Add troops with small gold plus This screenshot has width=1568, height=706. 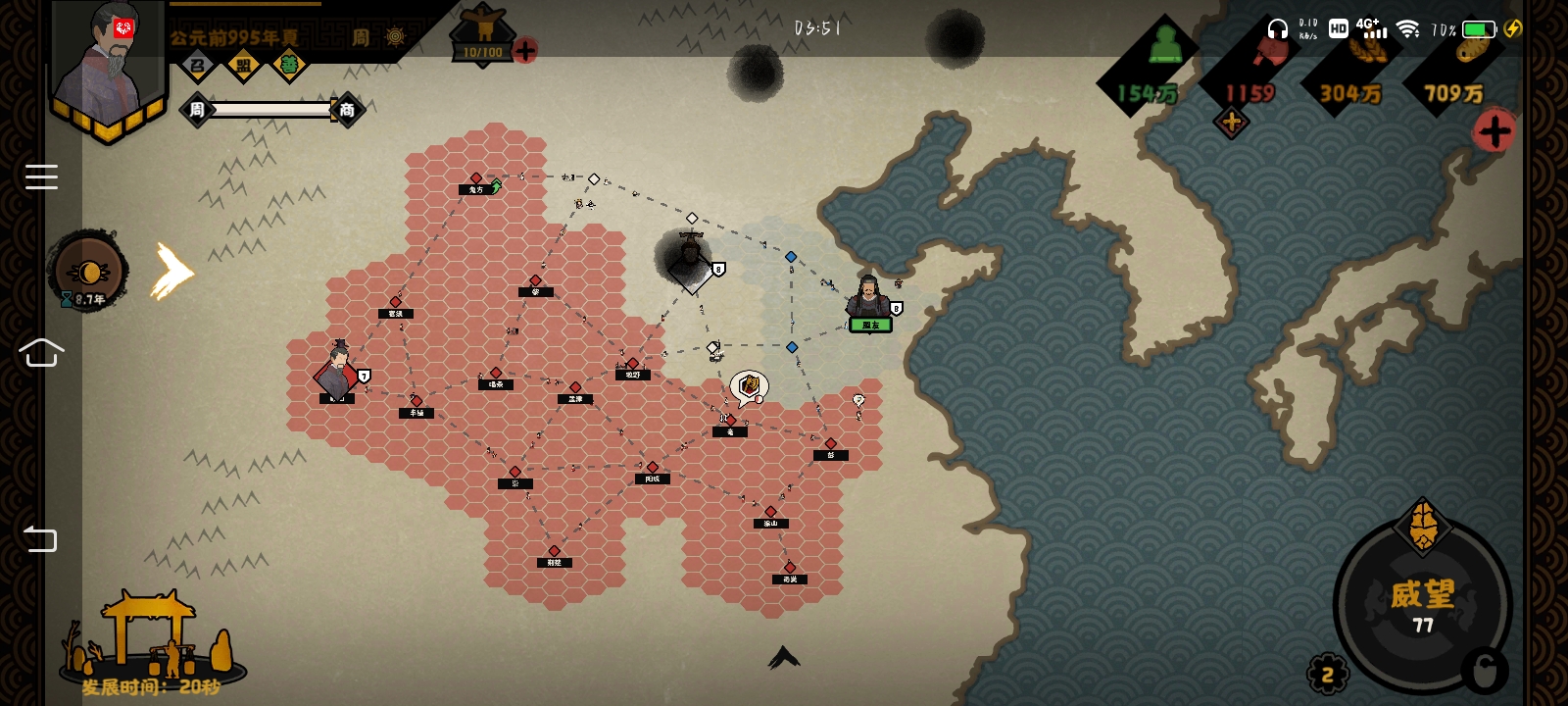click(x=1231, y=123)
